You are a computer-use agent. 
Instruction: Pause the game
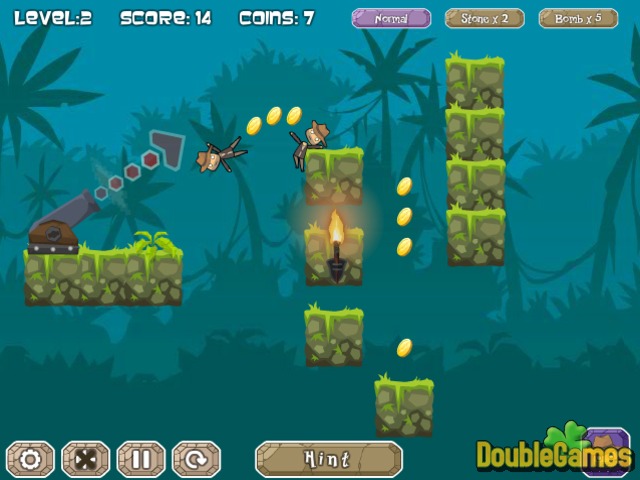click(x=141, y=459)
